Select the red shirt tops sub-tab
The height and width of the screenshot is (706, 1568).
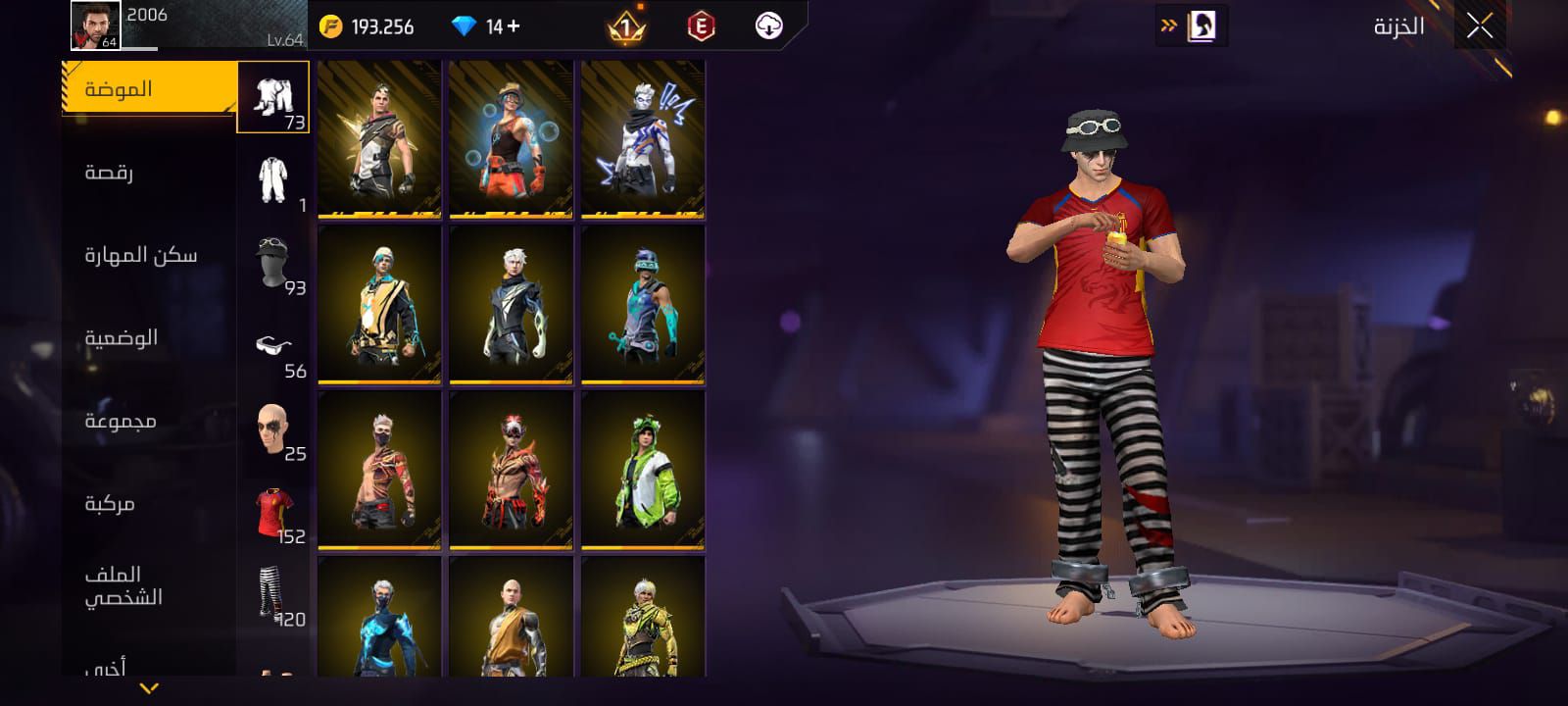point(273,512)
